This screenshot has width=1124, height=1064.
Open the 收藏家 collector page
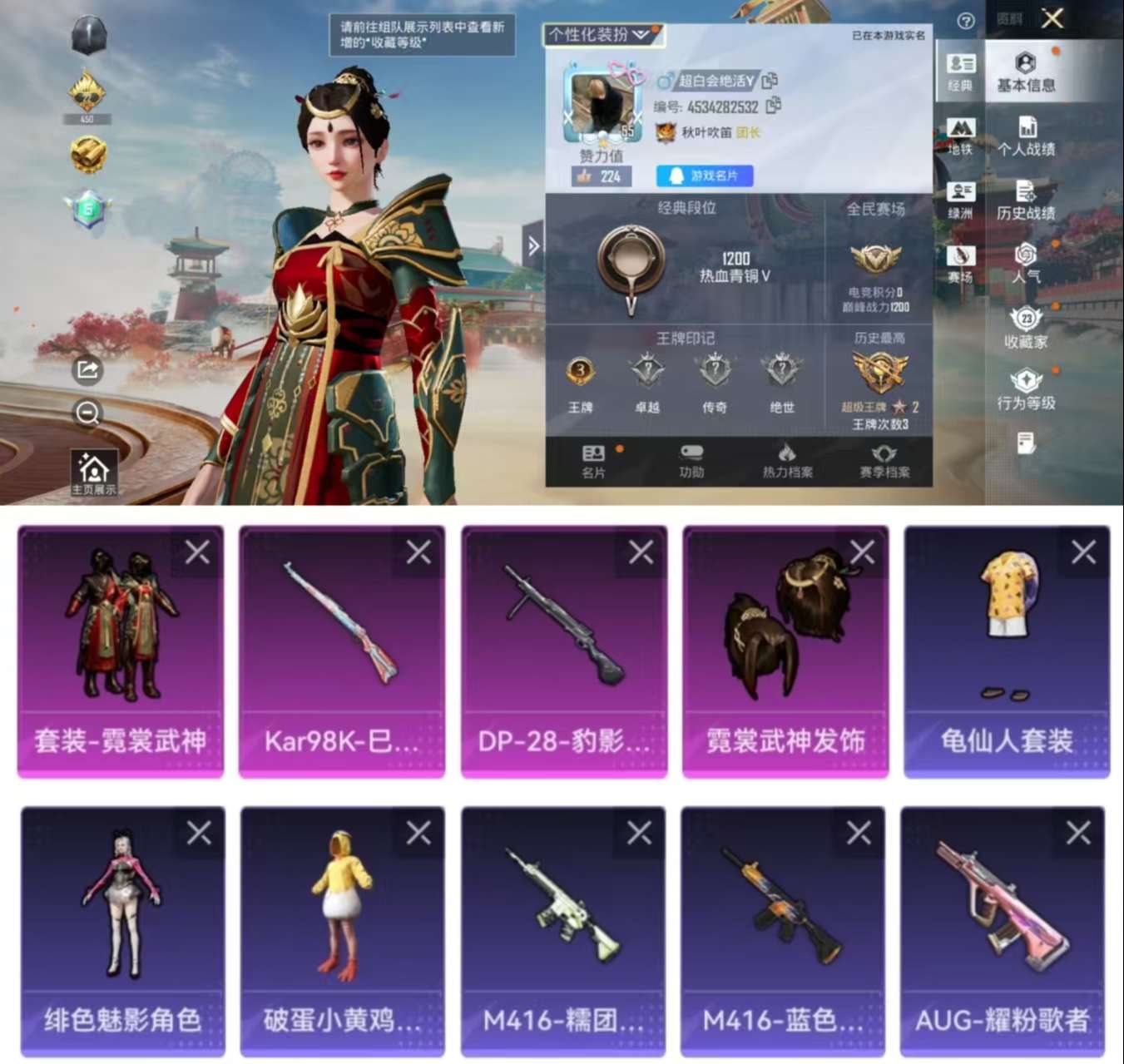(1027, 324)
